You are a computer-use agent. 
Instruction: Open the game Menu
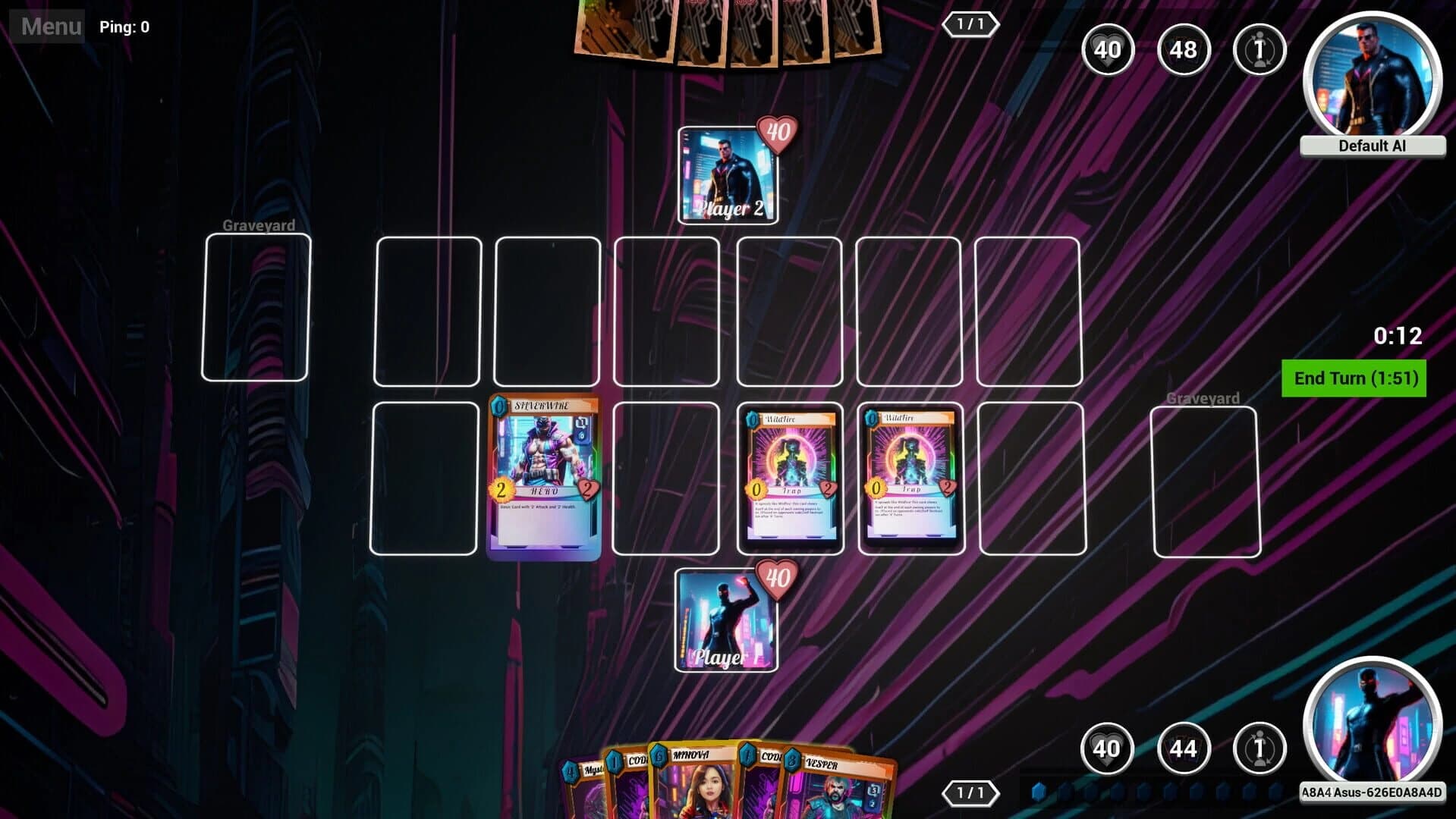(x=50, y=27)
